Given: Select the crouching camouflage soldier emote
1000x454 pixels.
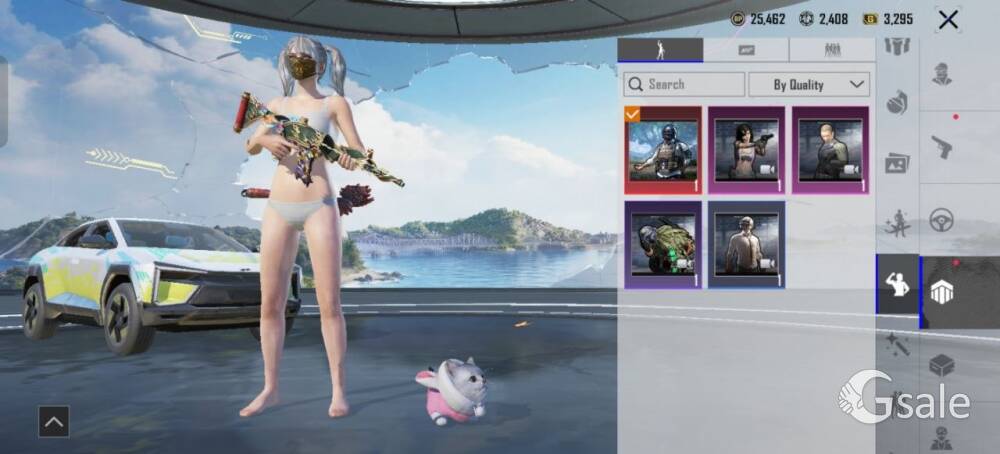Looking at the screenshot, I should [x=662, y=245].
